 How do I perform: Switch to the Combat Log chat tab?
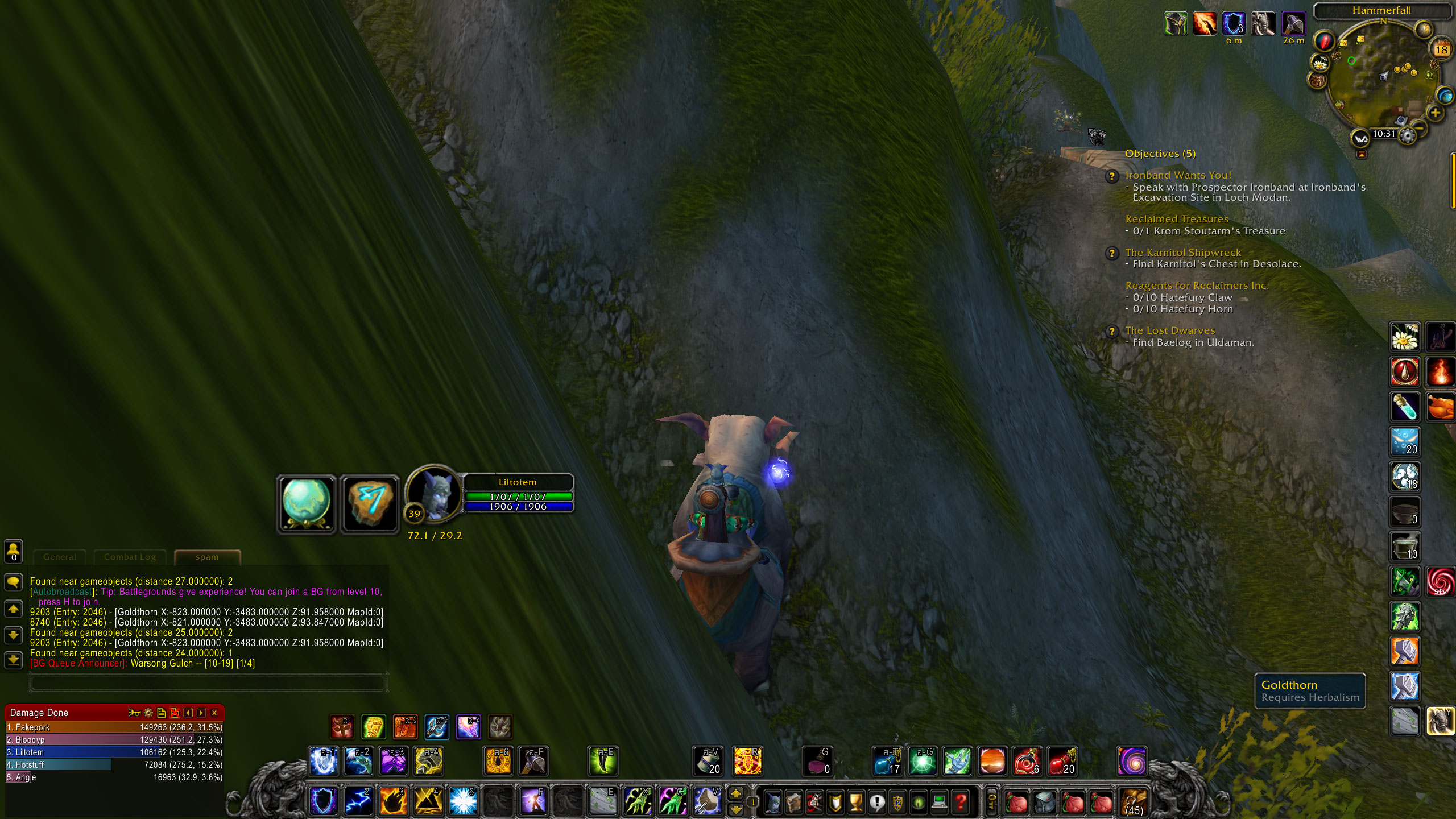[129, 557]
